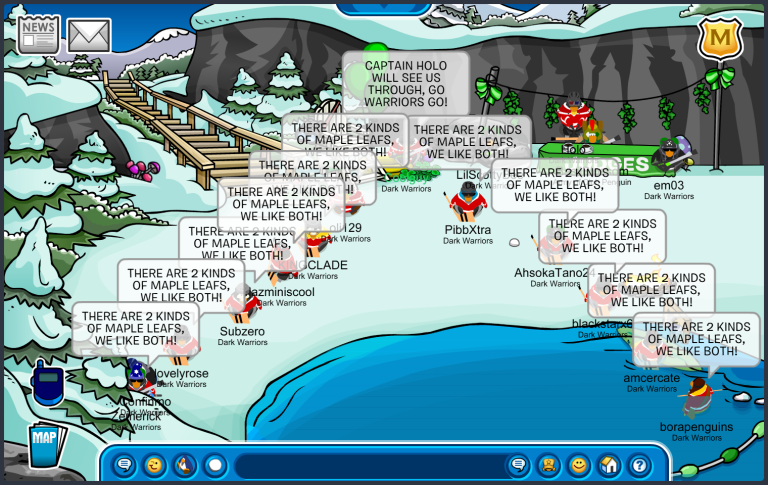
Task: Open the safe chat messages menu
Action: coord(124,465)
